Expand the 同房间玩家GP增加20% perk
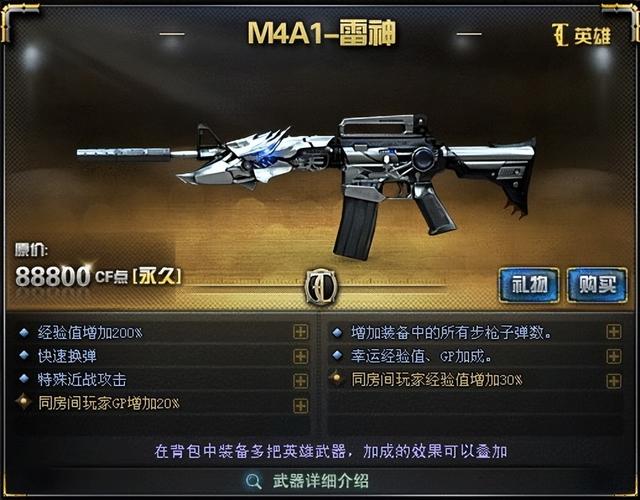640x500 pixels. click(300, 404)
